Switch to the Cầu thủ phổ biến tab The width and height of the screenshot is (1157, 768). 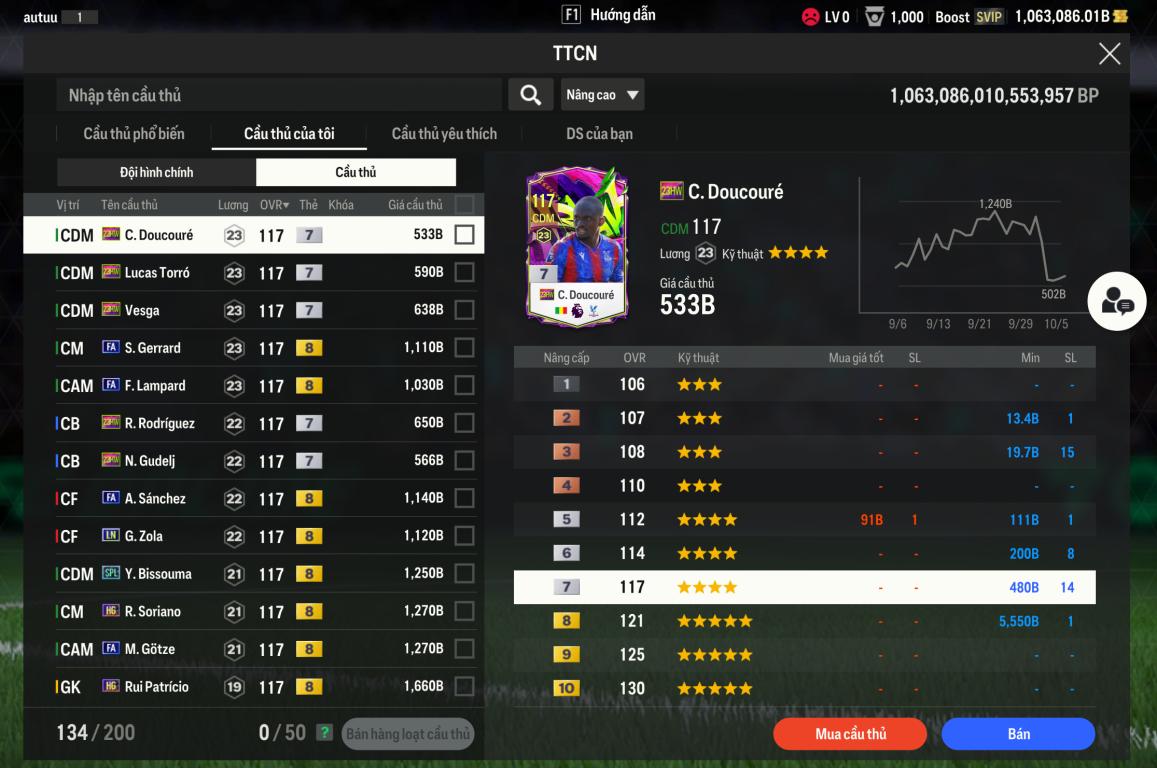(134, 134)
